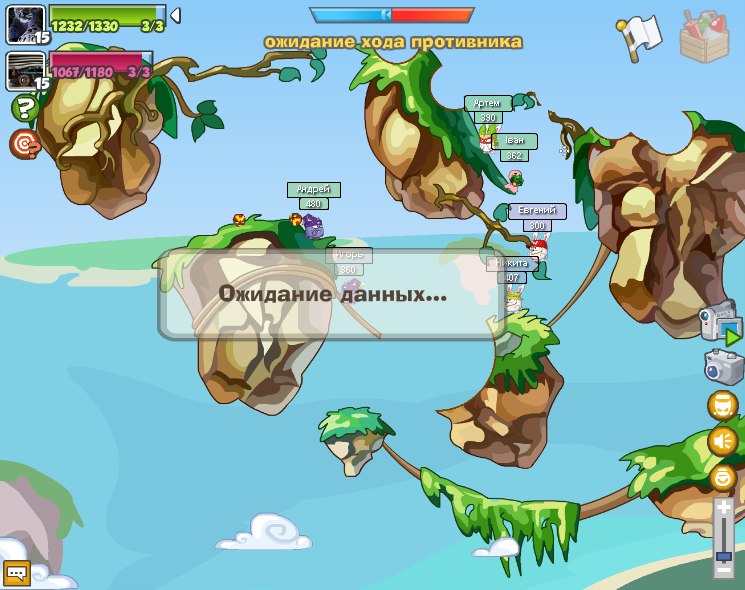Click the orange fullscreen bracket button

pyautogui.click(x=722, y=405)
